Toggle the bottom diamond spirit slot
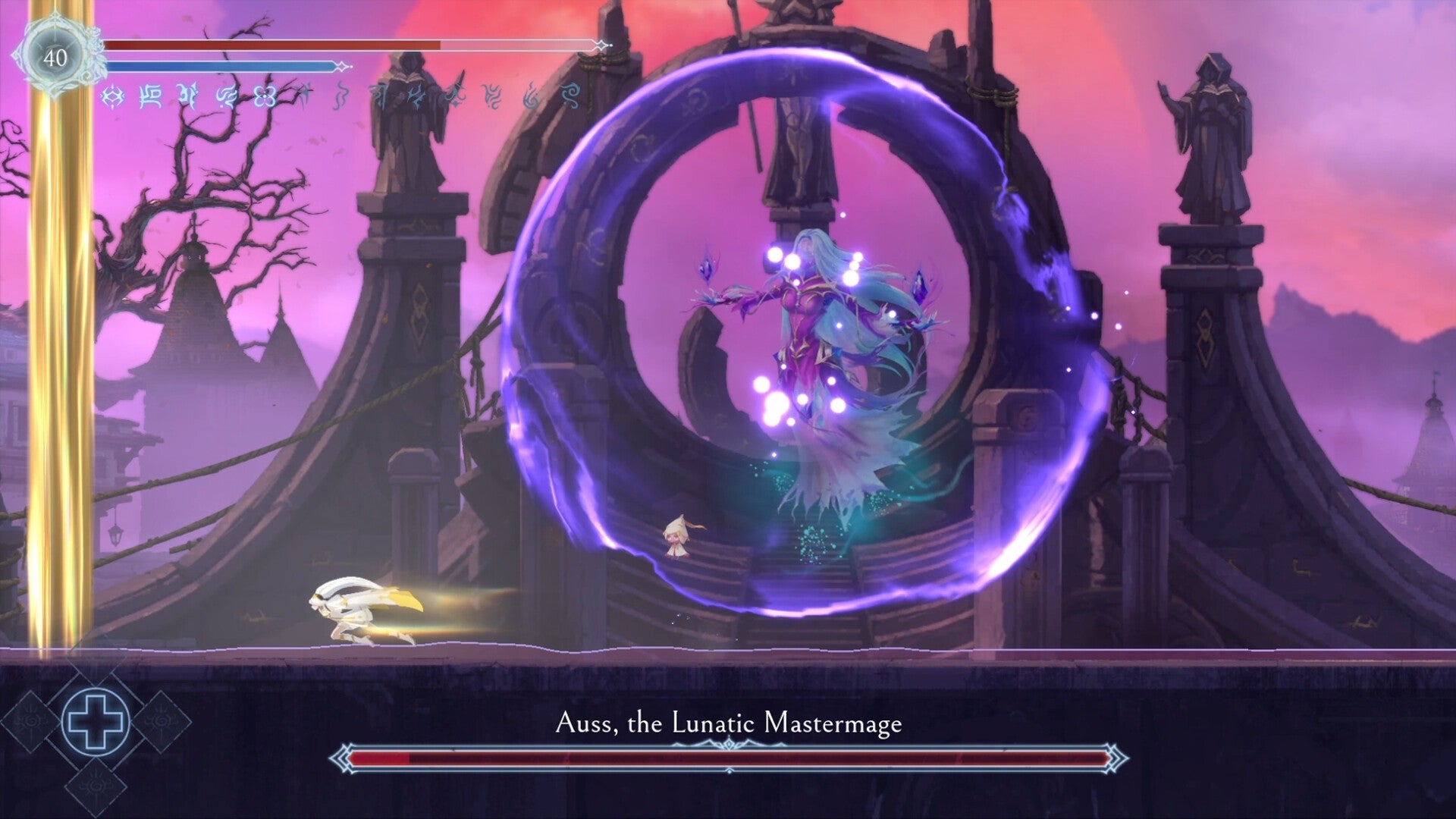The height and width of the screenshot is (819, 1456). [95, 786]
